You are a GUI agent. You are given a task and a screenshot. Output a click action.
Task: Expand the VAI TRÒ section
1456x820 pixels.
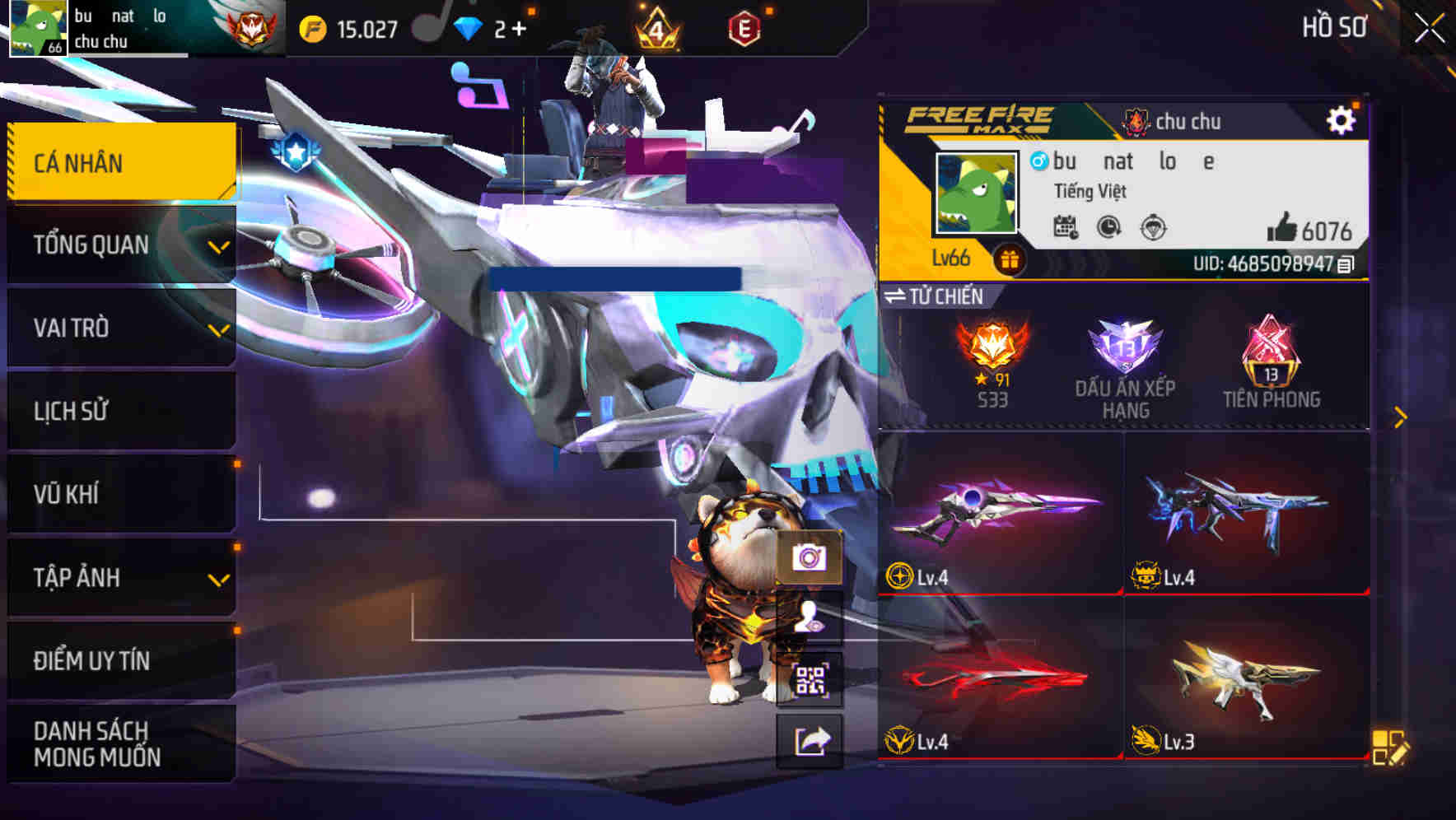tap(120, 328)
